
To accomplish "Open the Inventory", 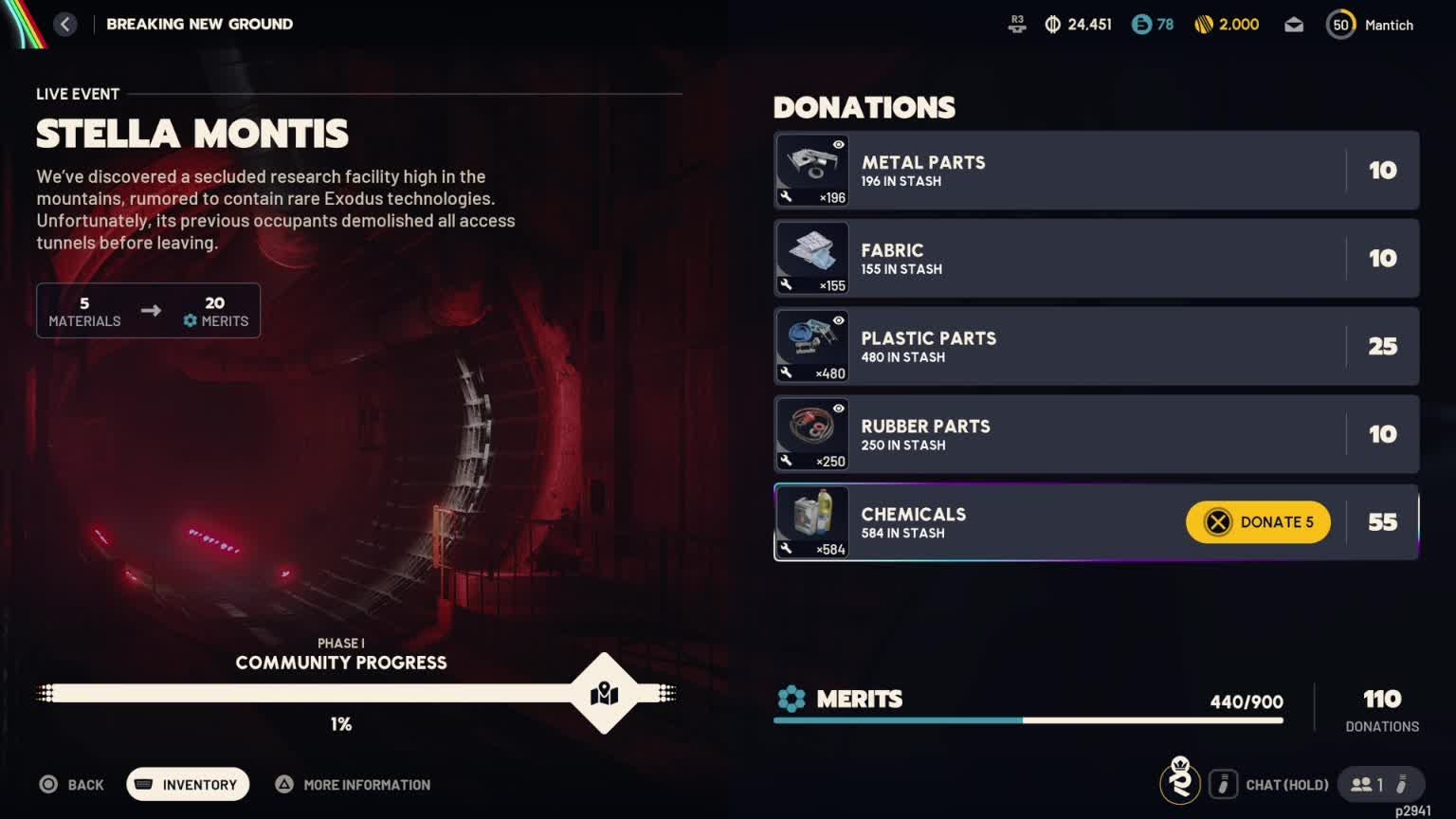I will pos(188,785).
